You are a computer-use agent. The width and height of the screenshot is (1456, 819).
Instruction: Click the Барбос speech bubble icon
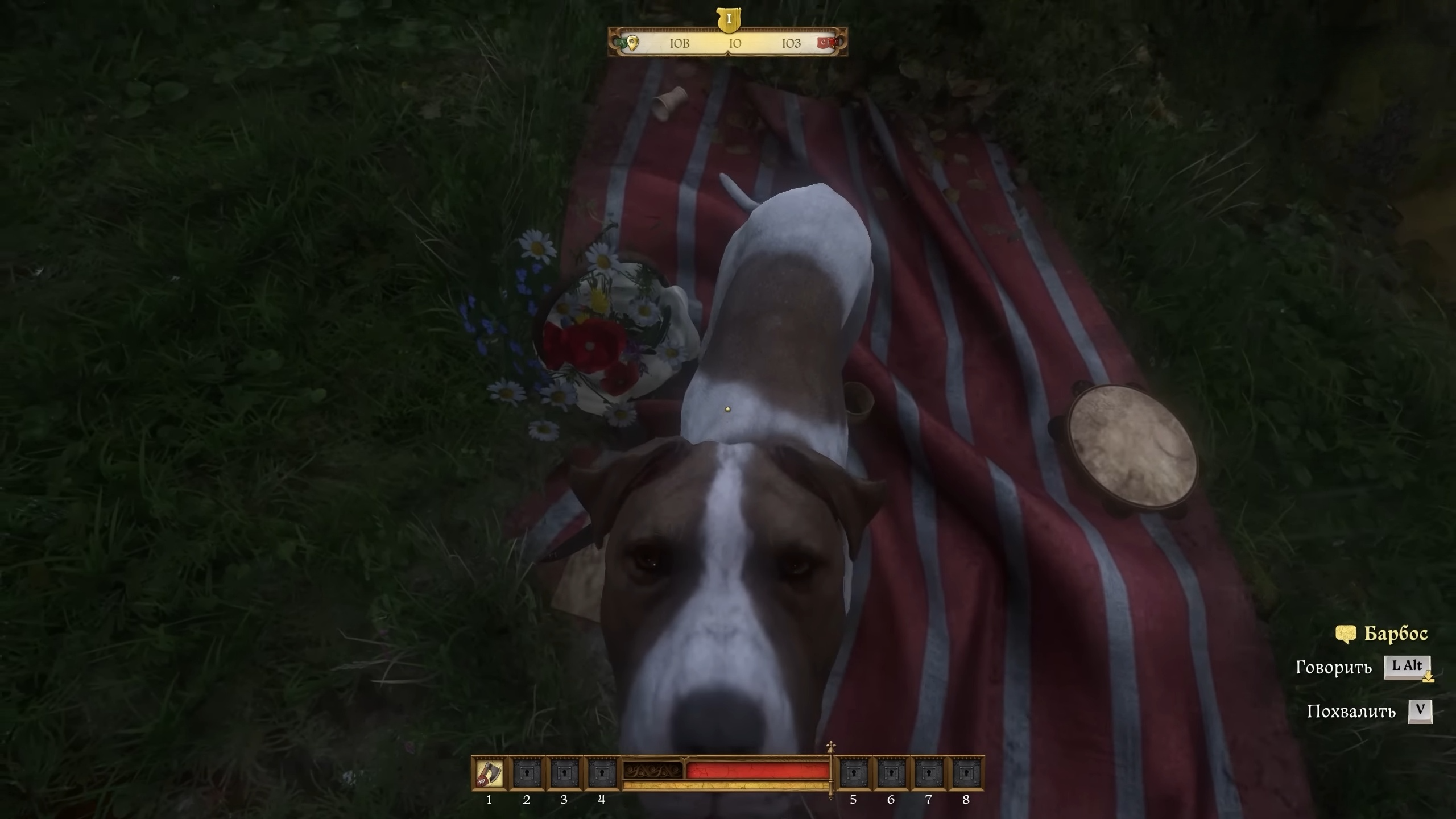[x=1346, y=634]
